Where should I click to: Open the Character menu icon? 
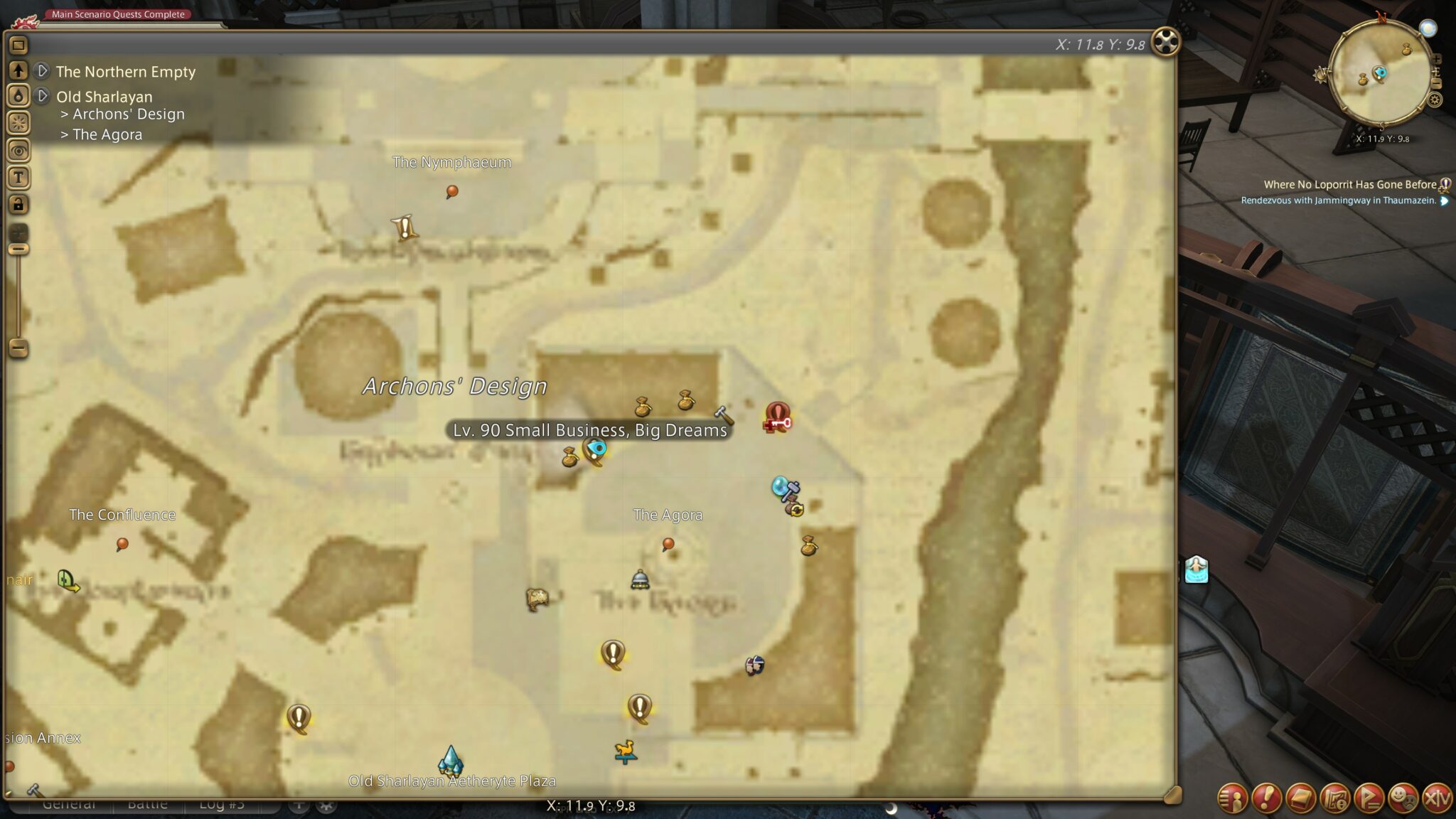coord(1233,797)
